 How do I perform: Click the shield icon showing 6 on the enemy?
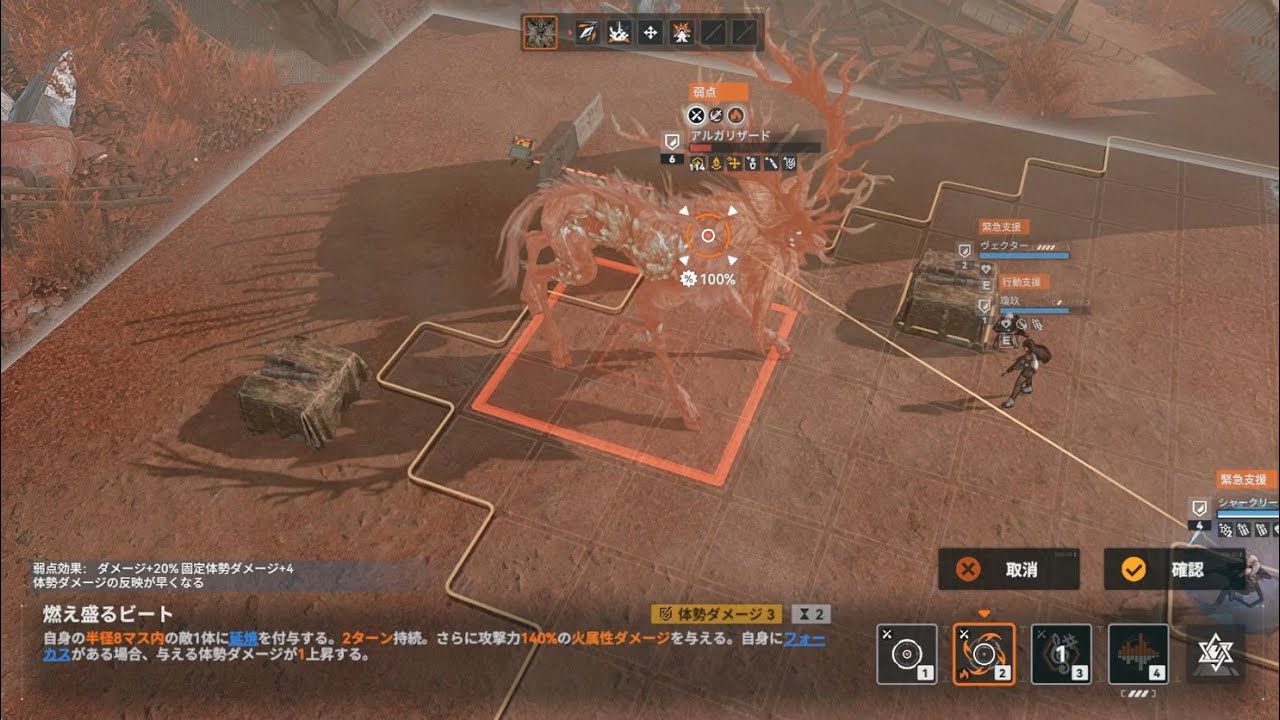[671, 148]
